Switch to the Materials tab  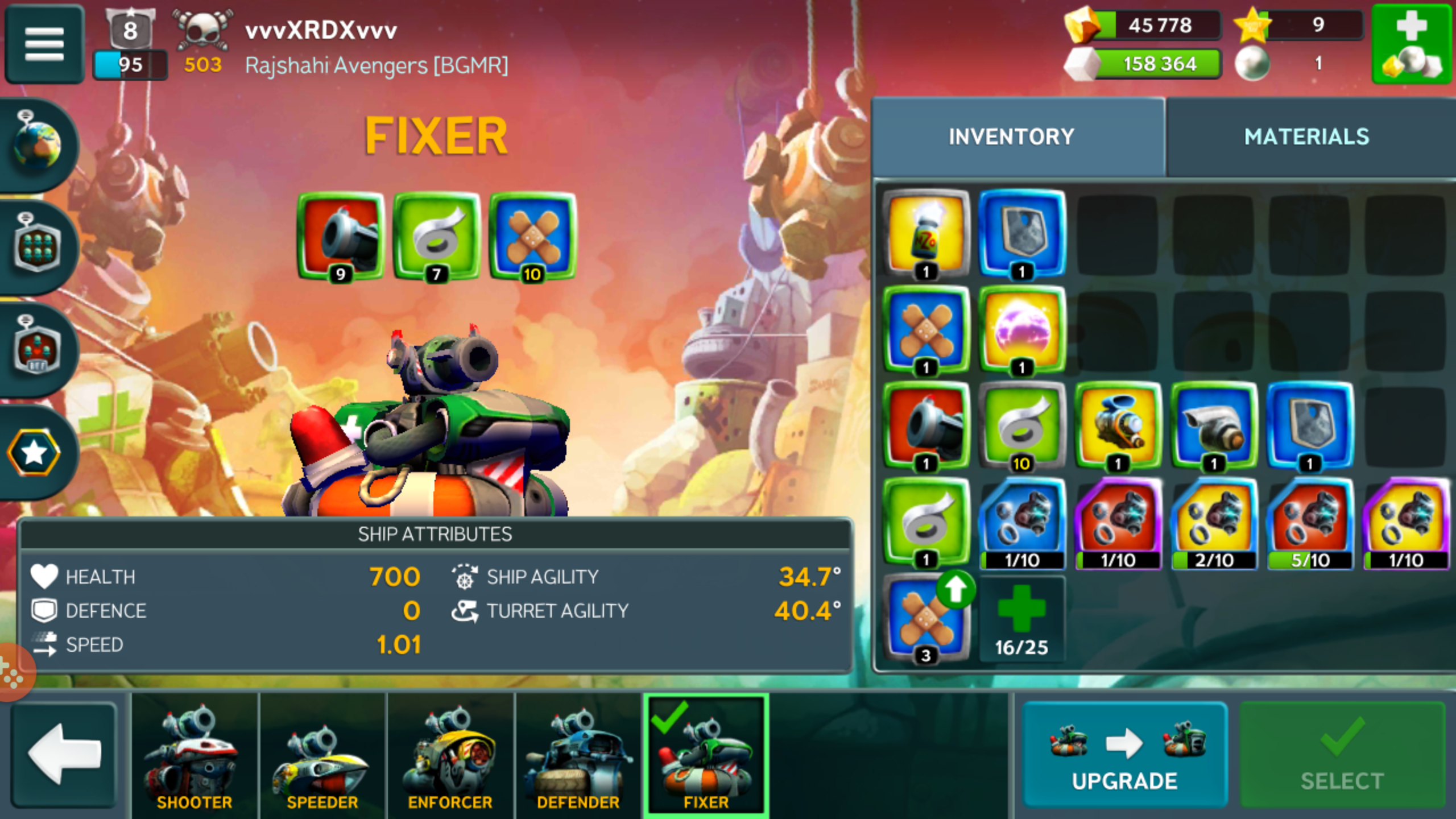coord(1306,137)
